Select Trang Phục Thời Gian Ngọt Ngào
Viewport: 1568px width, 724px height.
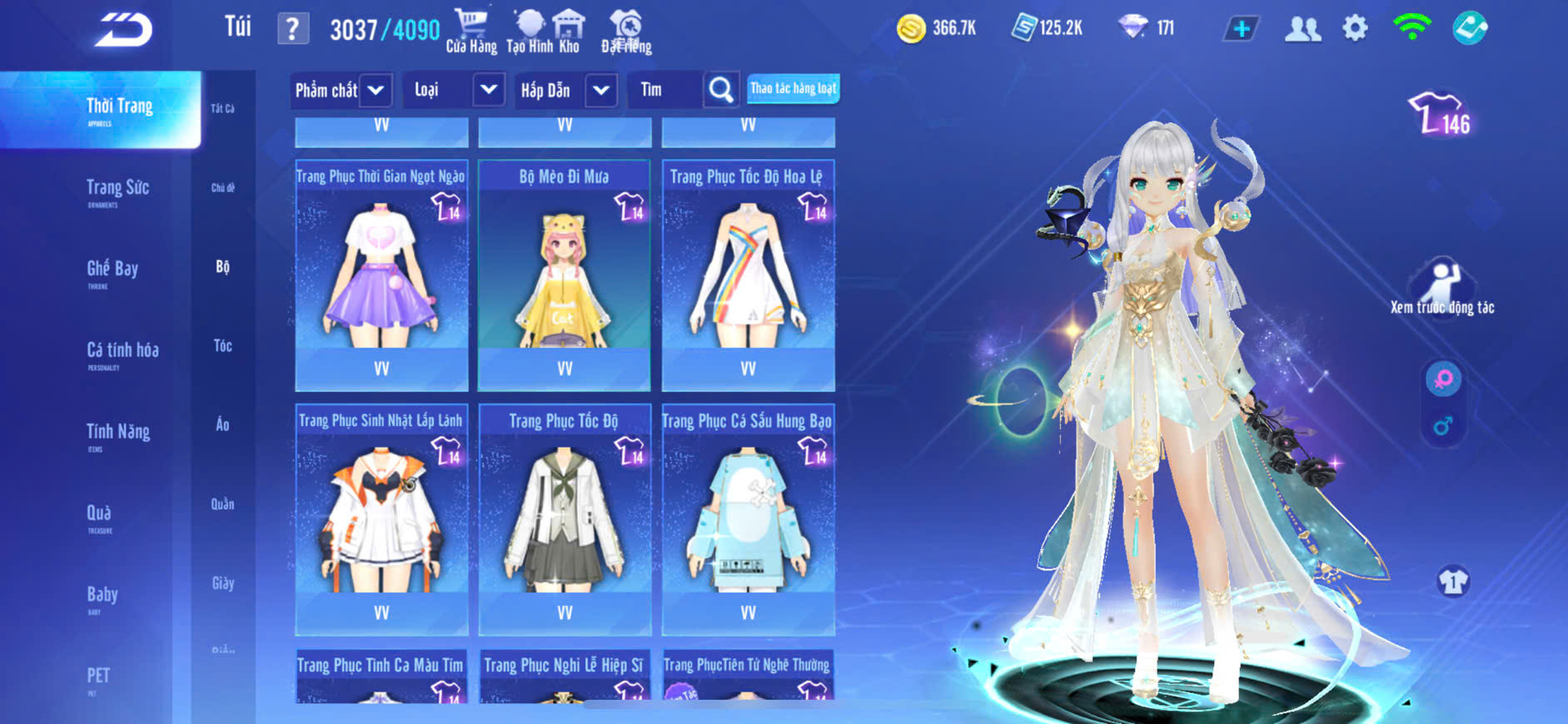pos(381,275)
